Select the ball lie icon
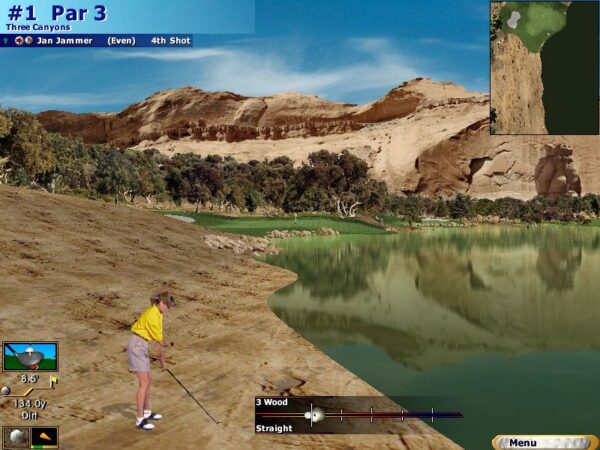The height and width of the screenshot is (450, 600). tap(16, 436)
